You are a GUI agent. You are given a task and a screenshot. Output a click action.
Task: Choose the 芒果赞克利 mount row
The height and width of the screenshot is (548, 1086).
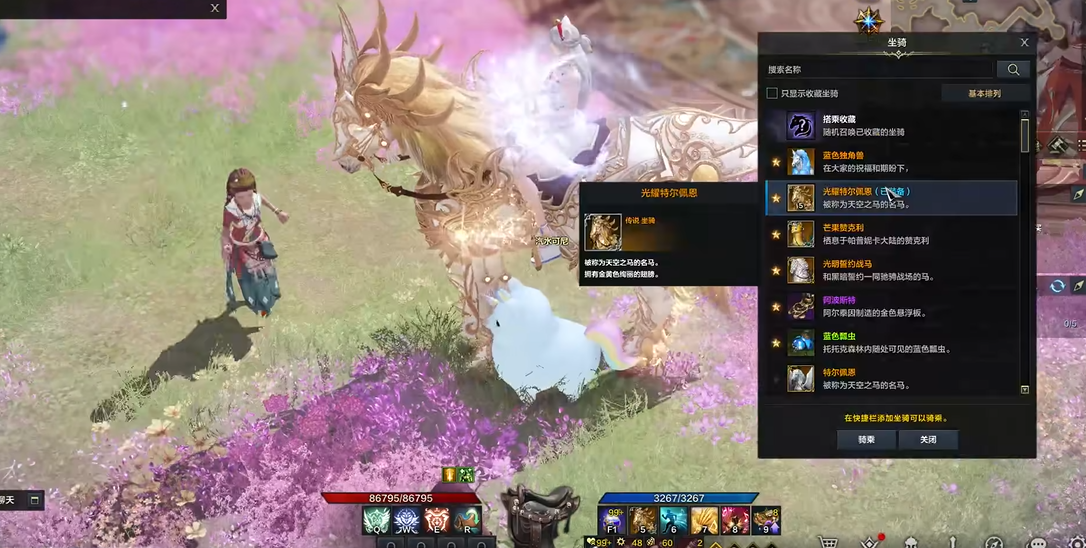pos(890,234)
